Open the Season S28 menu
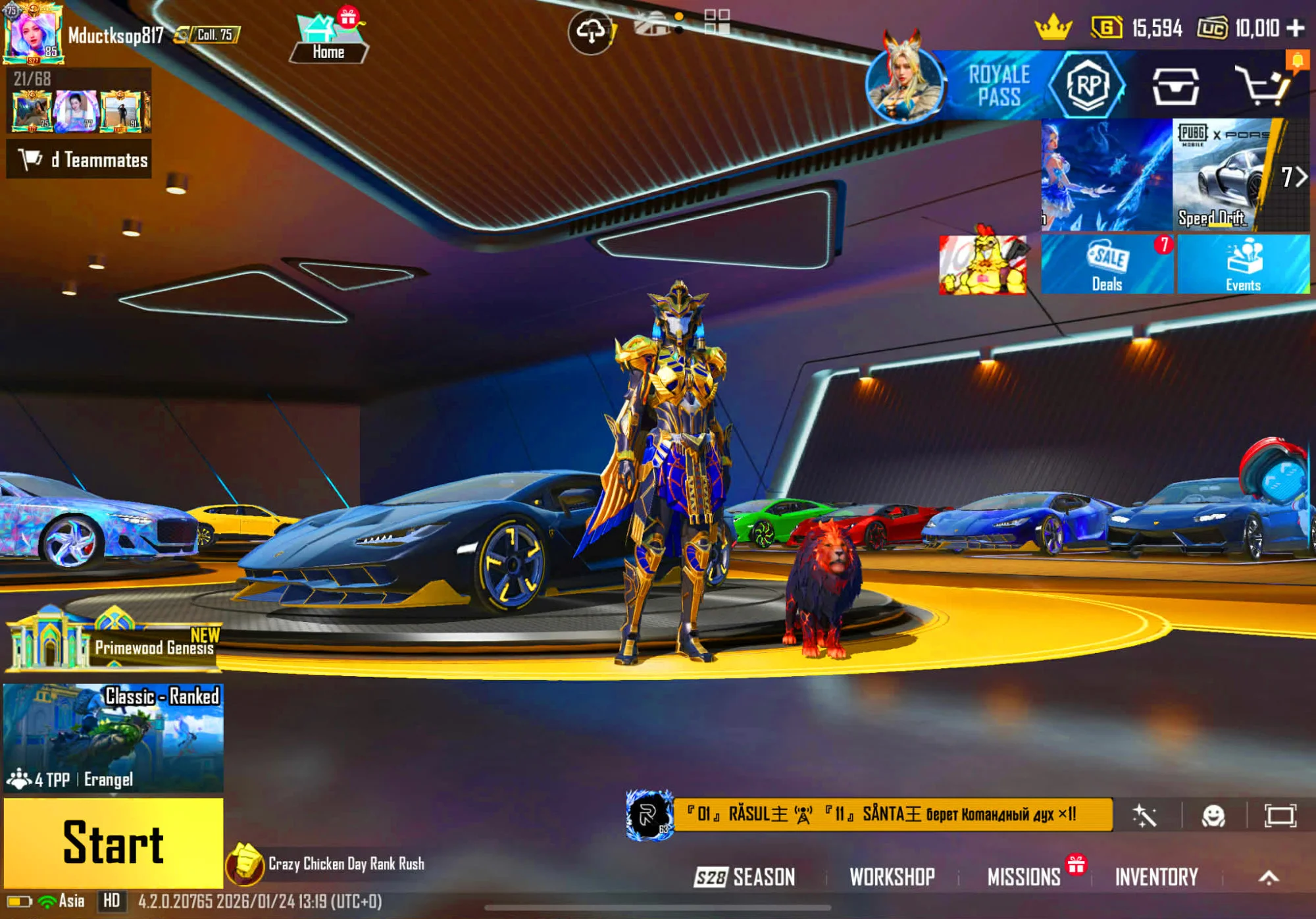 point(746,877)
